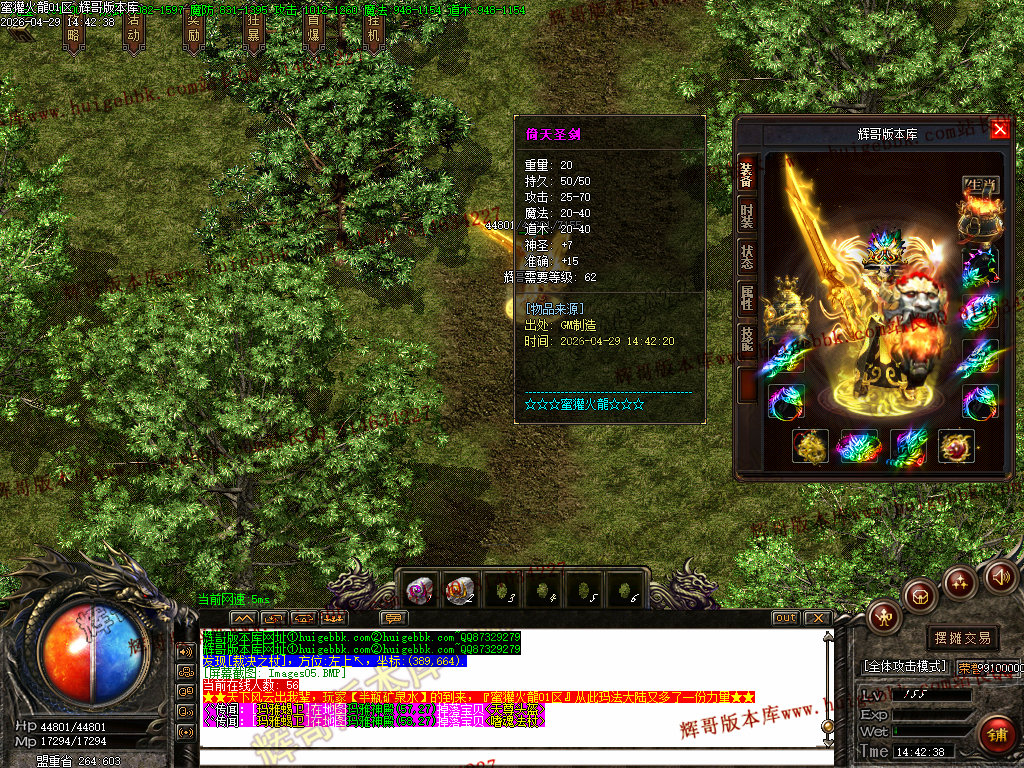Change the 全体攻击模式 attack mode

coord(906,666)
